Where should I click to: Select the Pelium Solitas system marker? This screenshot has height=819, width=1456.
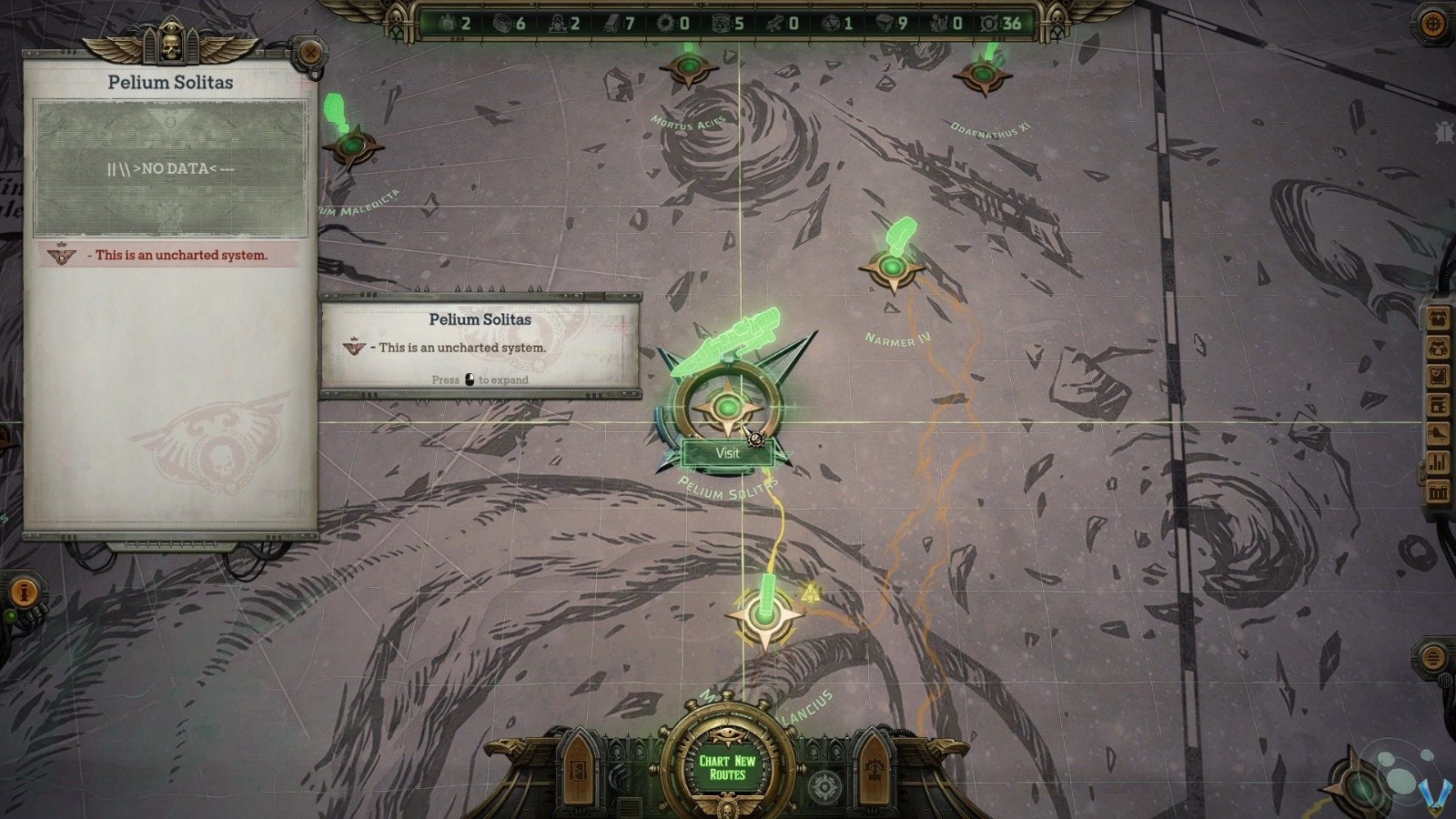tap(727, 409)
